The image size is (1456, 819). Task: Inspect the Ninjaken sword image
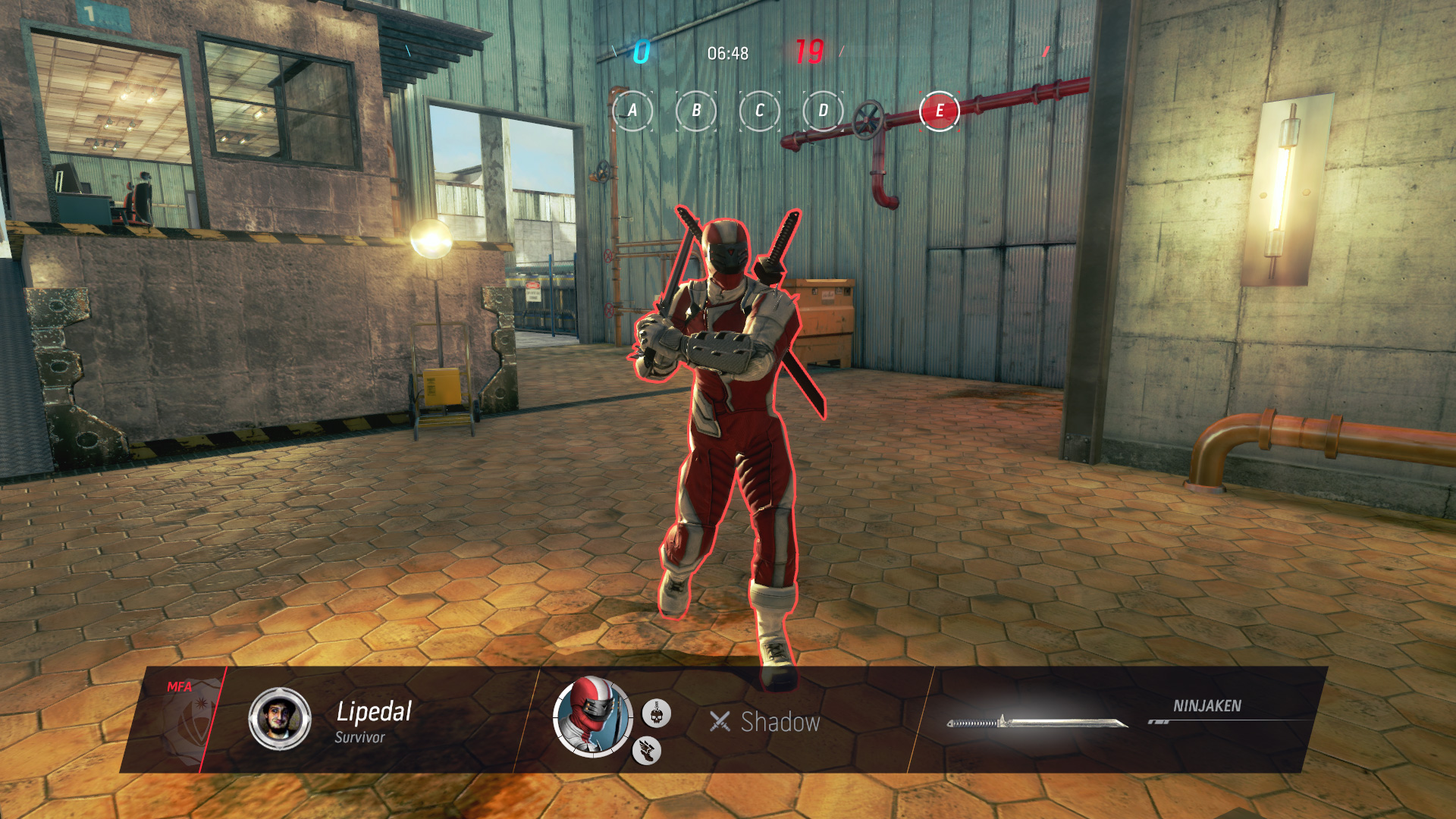coord(1037,723)
